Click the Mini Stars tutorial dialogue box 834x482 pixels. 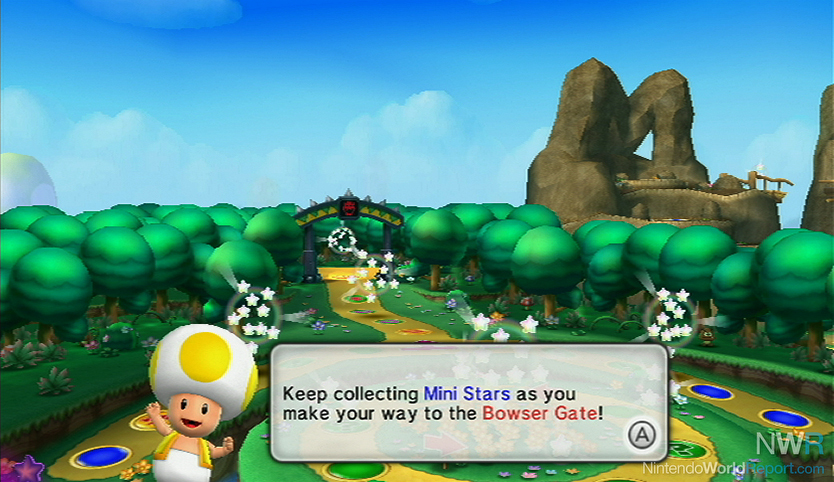pyautogui.click(x=468, y=401)
